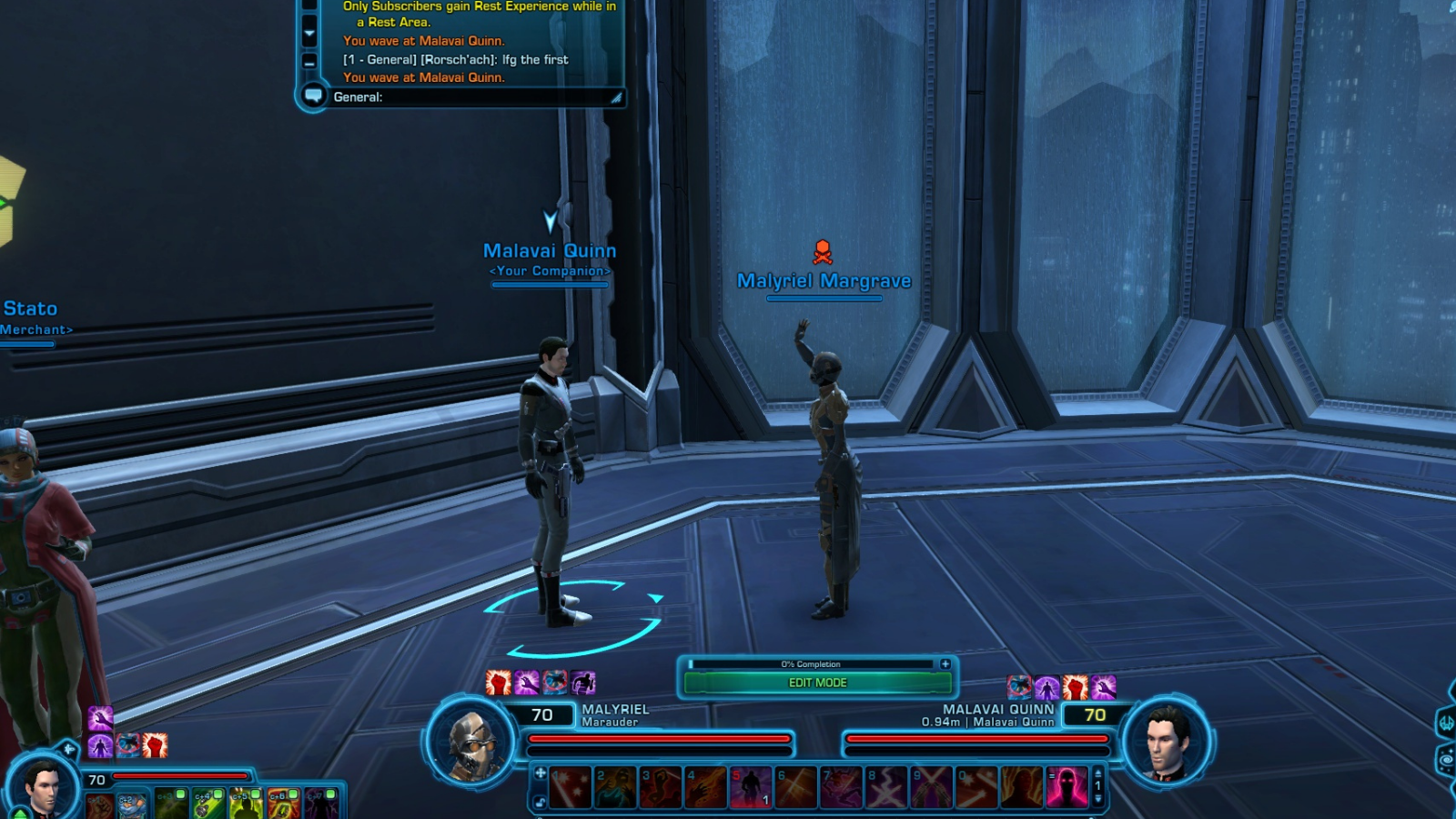The height and width of the screenshot is (819, 1456).
Task: Toggle the chat minimize control on the chat edge
Action: click(308, 63)
